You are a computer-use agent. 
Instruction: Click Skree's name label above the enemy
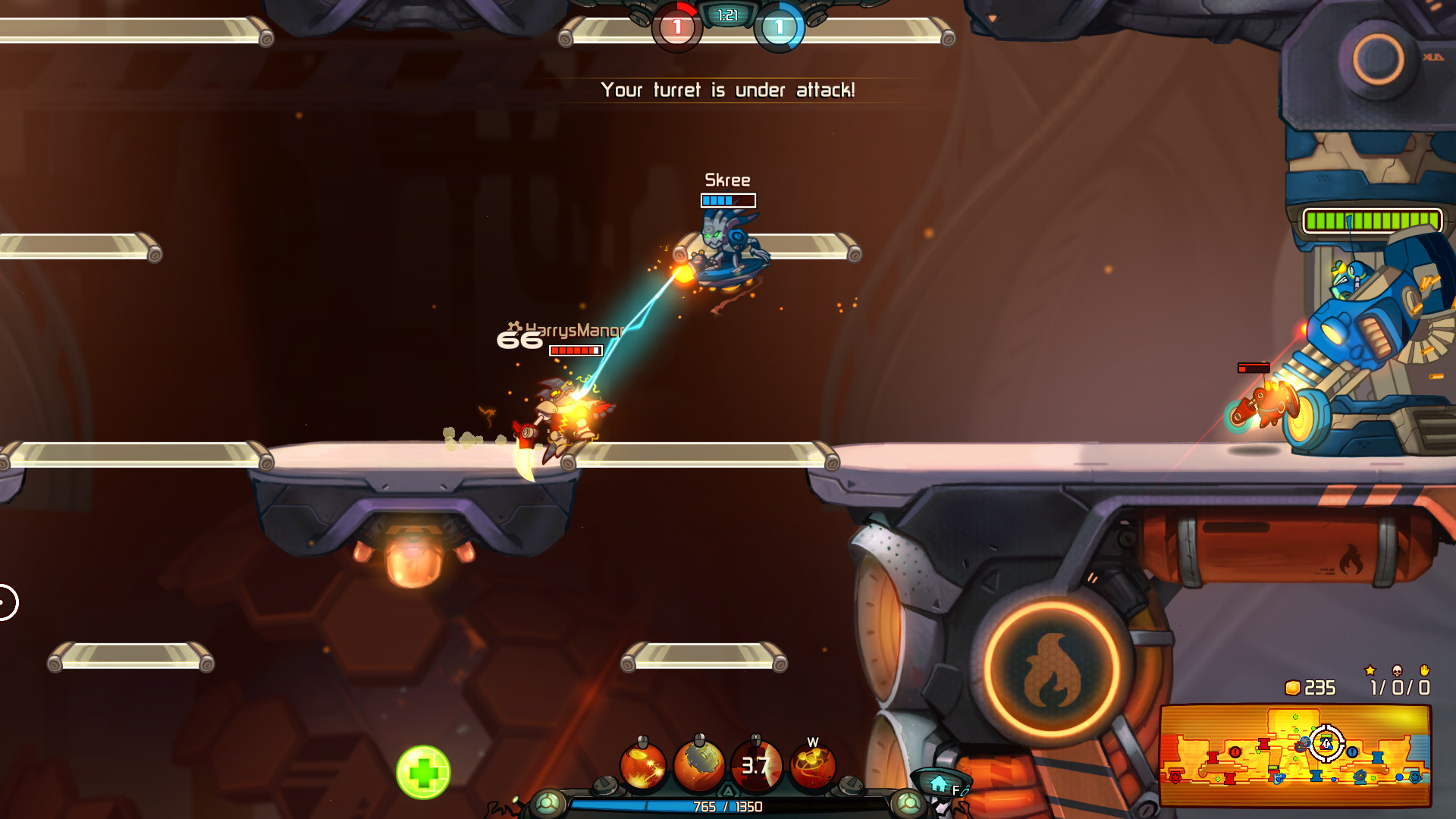pyautogui.click(x=726, y=180)
